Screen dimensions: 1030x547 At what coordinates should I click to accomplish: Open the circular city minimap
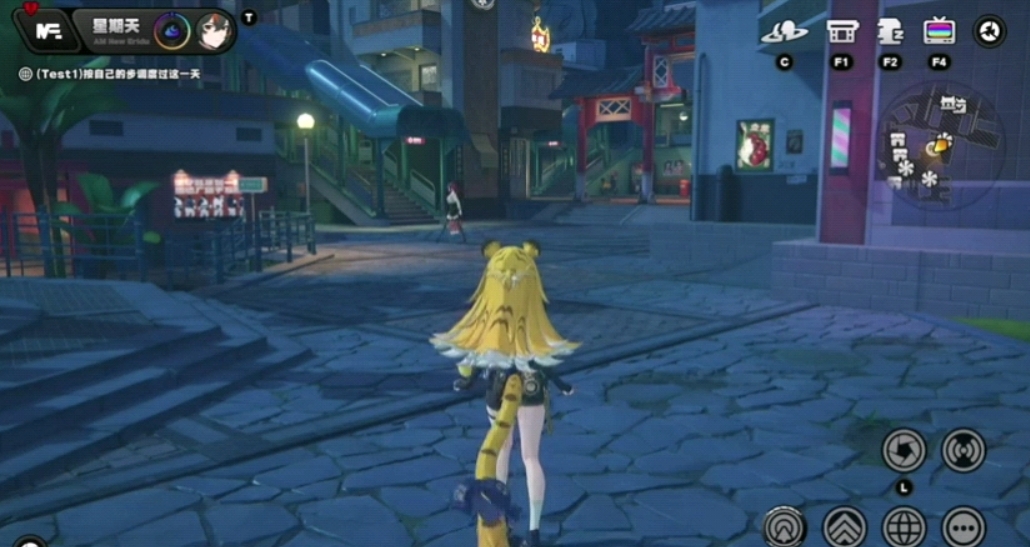(x=939, y=143)
